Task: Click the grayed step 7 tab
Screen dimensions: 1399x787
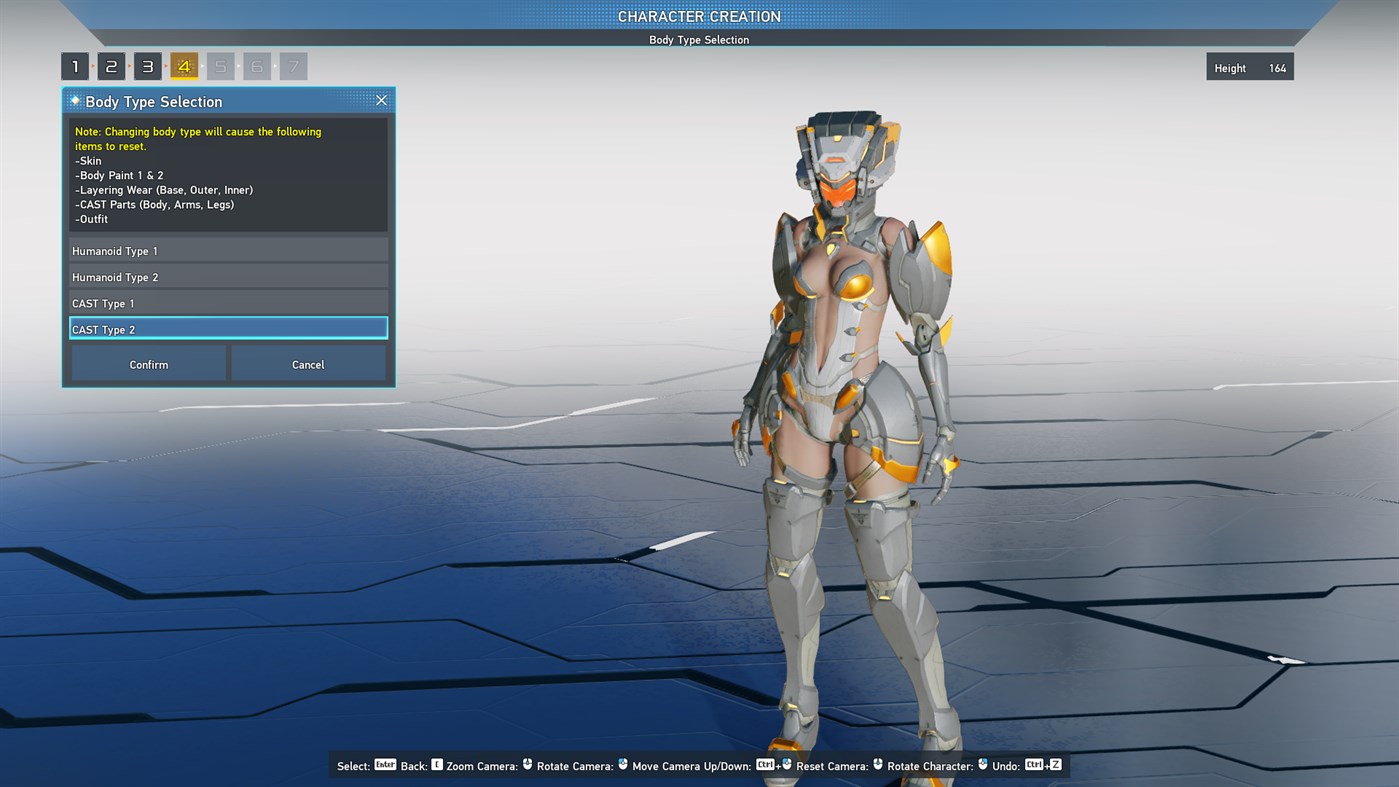Action: 293,65
